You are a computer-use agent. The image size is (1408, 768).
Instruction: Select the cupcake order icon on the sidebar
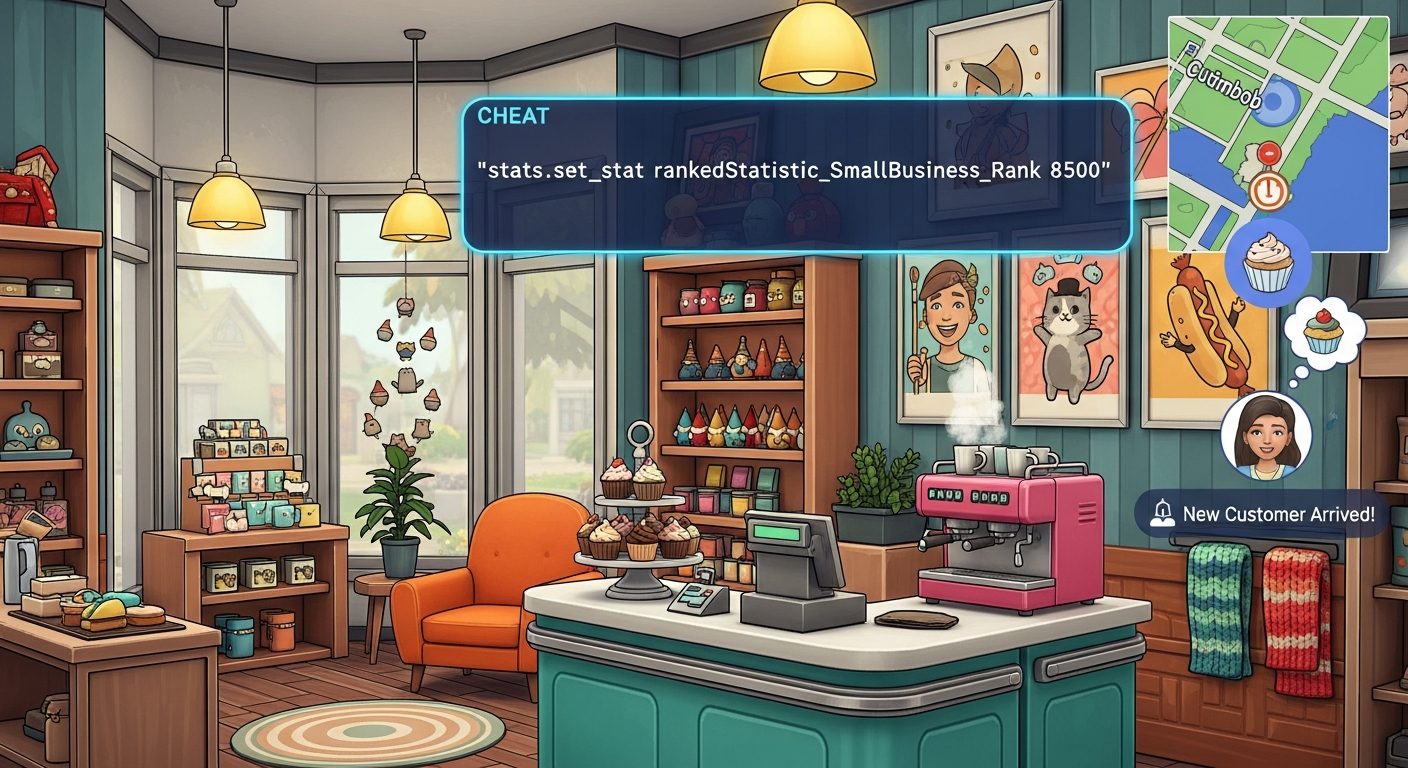pyautogui.click(x=1265, y=261)
